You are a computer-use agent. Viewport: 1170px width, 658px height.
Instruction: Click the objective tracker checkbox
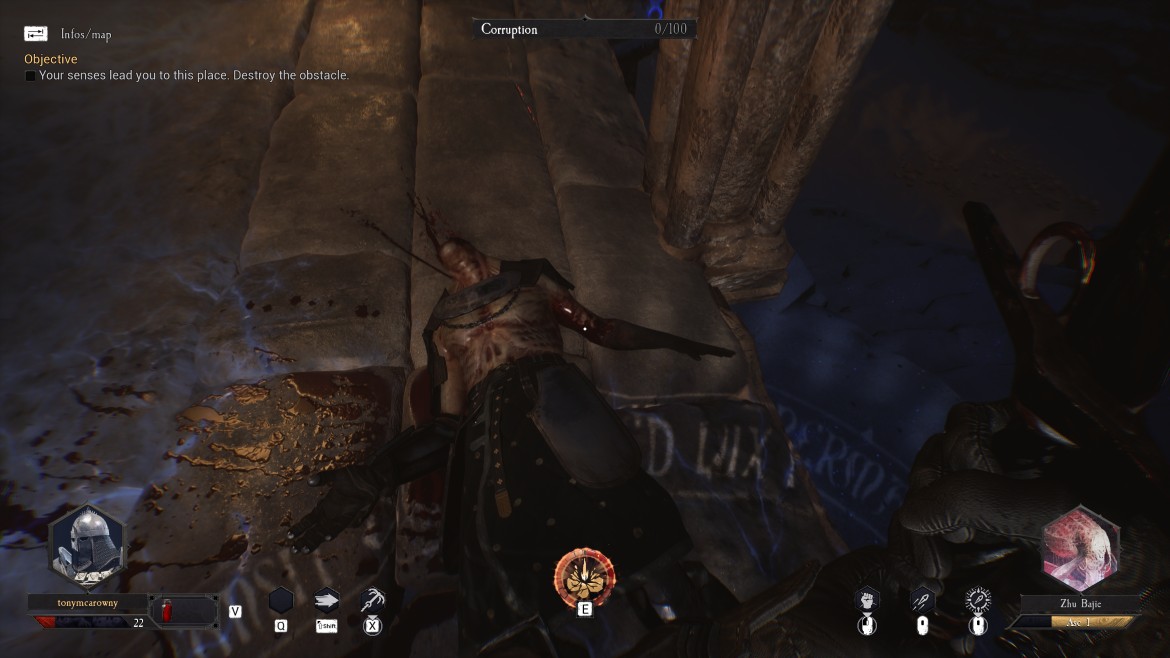pyautogui.click(x=30, y=76)
